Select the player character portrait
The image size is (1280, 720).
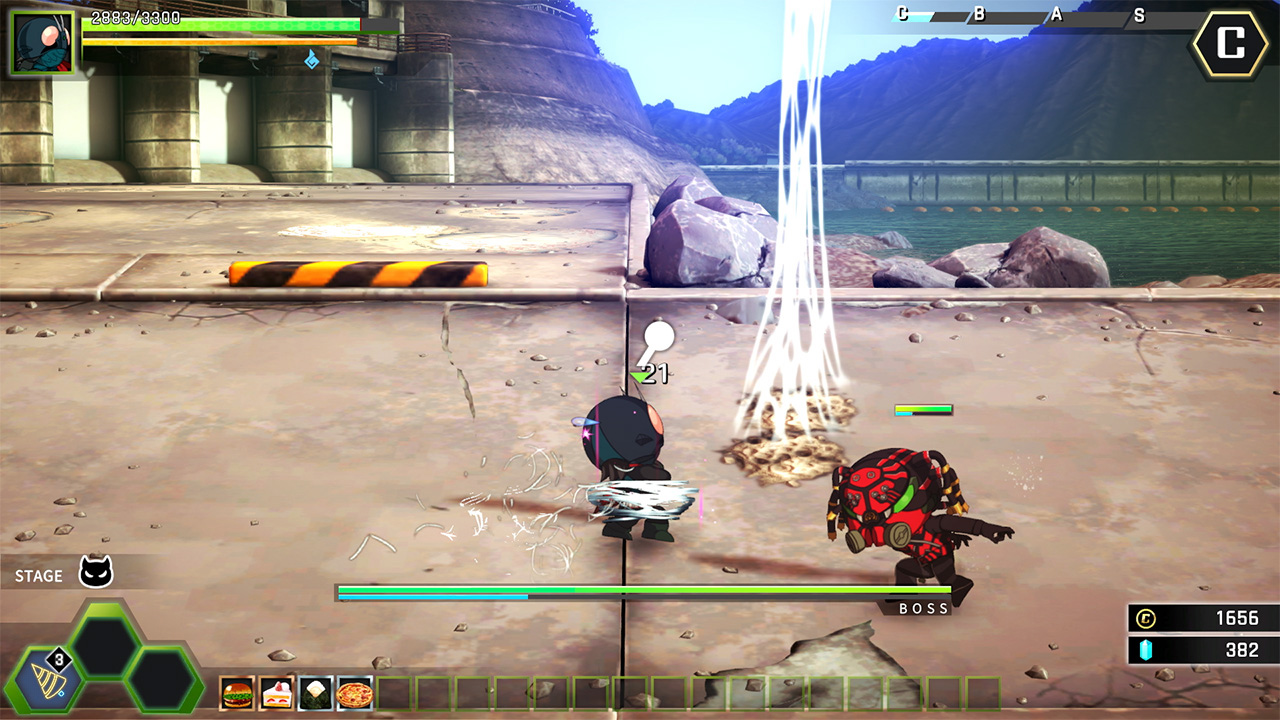[44, 43]
